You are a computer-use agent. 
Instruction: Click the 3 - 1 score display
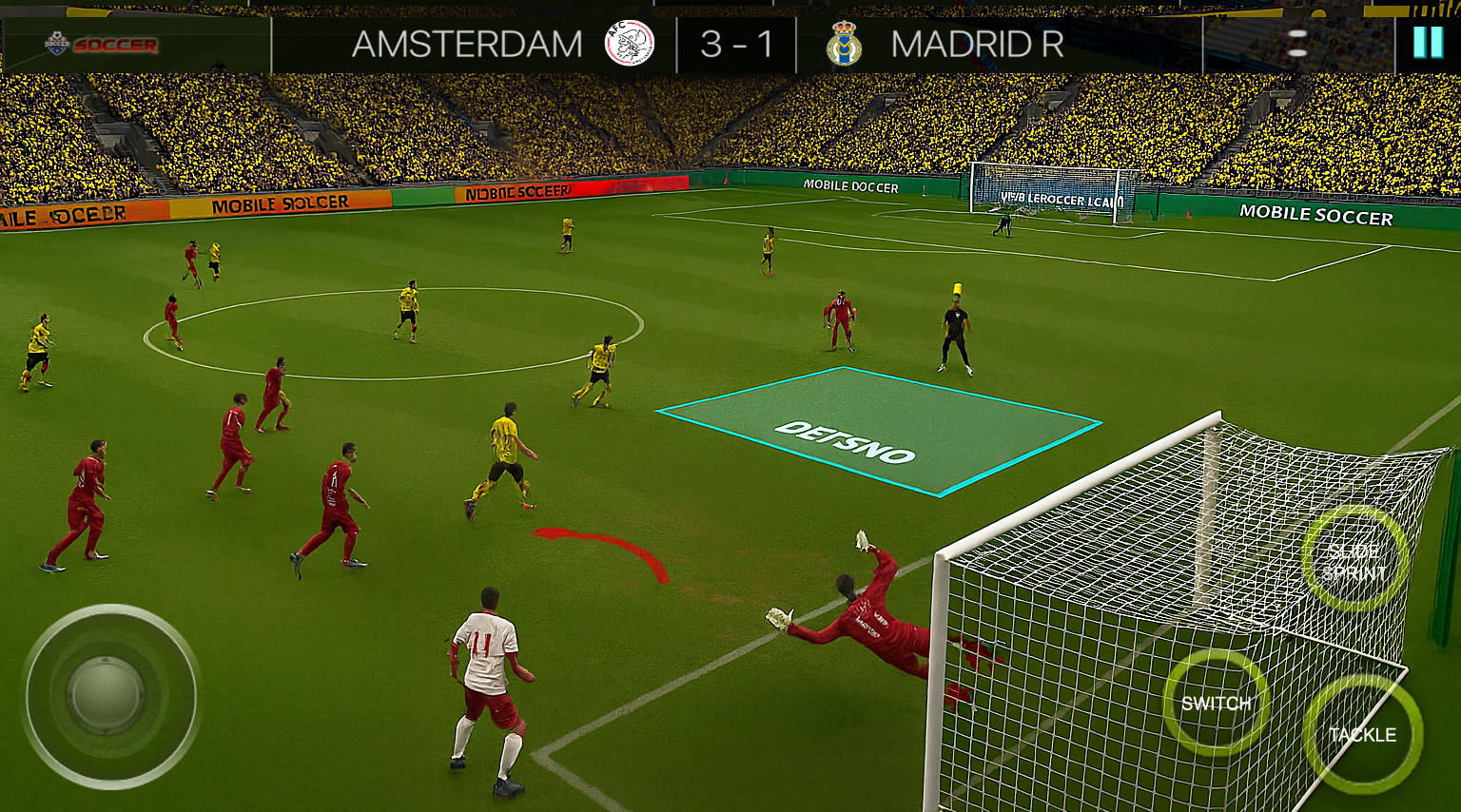[738, 44]
